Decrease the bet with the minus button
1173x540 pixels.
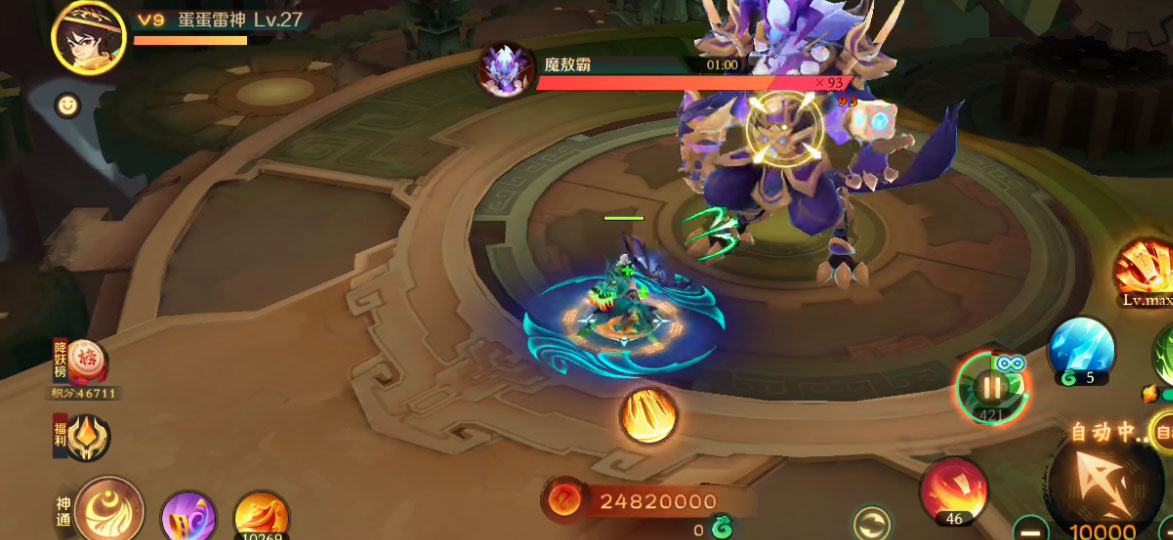click(1029, 528)
